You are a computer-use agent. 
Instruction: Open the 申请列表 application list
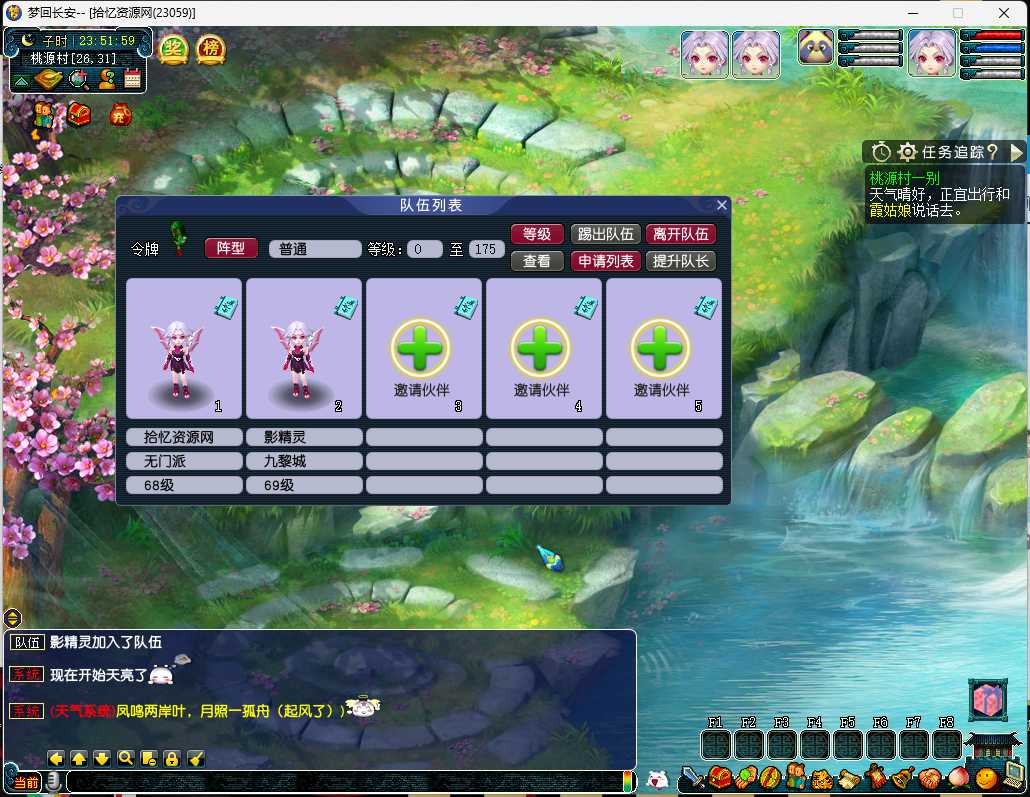605,261
